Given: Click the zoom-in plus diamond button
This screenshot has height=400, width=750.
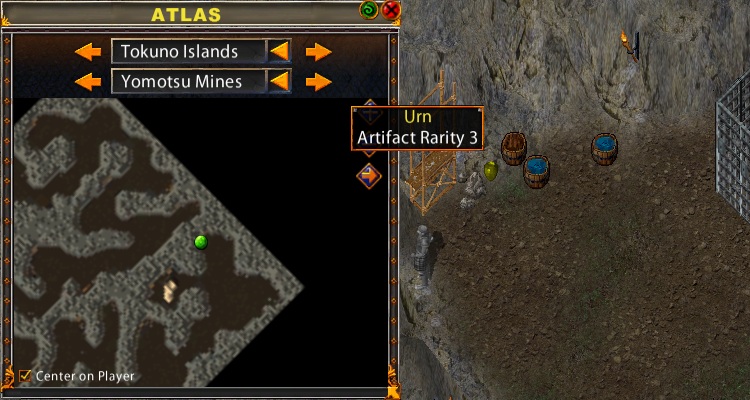Looking at the screenshot, I should (x=369, y=105).
